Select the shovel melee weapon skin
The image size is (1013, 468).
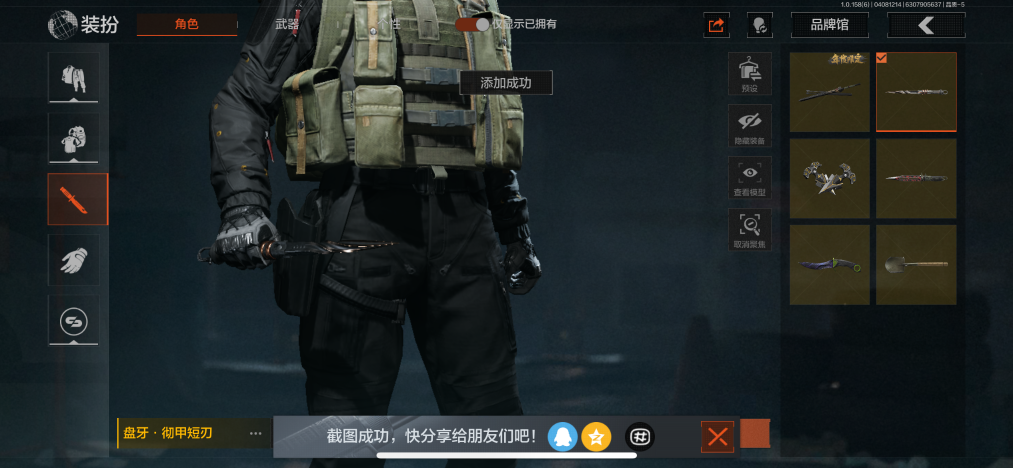coord(916,265)
